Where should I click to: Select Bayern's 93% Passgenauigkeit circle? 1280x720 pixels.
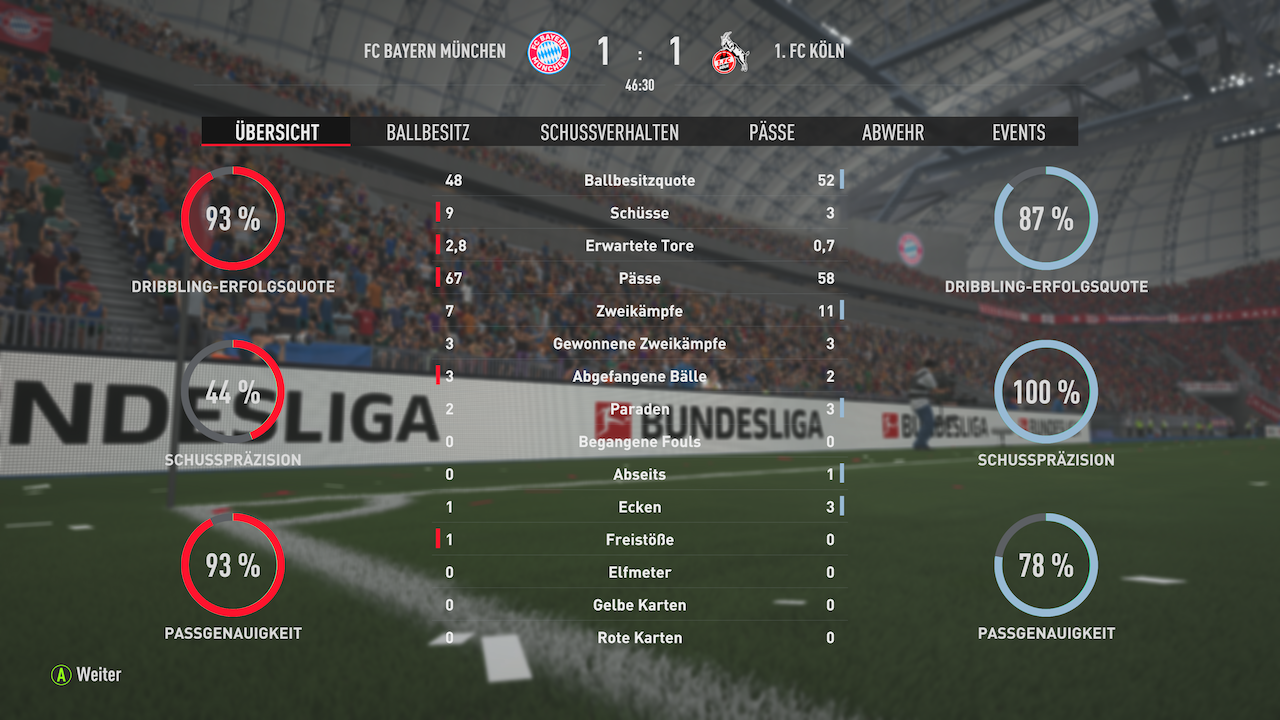232,566
